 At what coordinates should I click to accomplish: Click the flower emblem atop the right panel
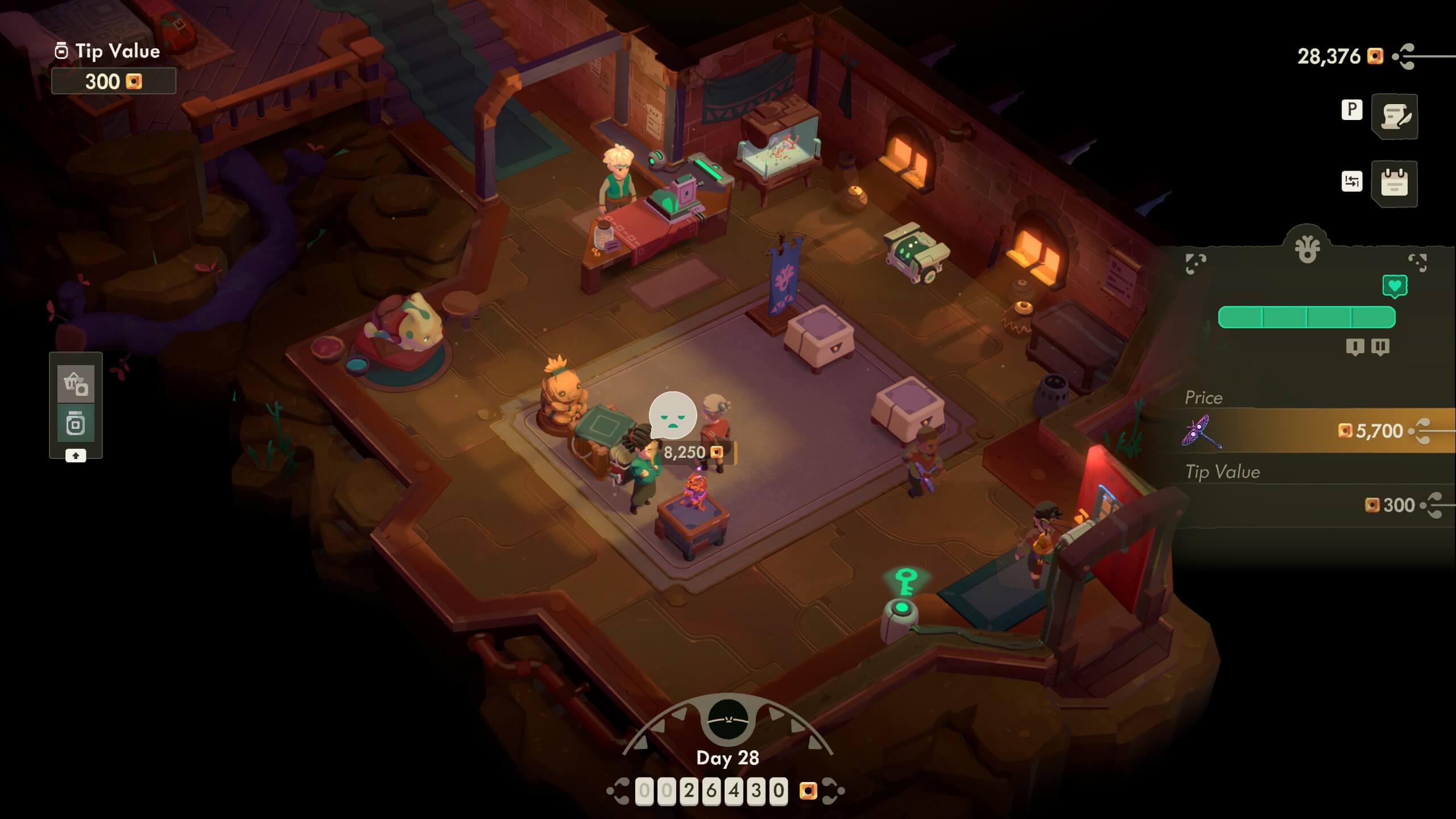pos(1308,249)
